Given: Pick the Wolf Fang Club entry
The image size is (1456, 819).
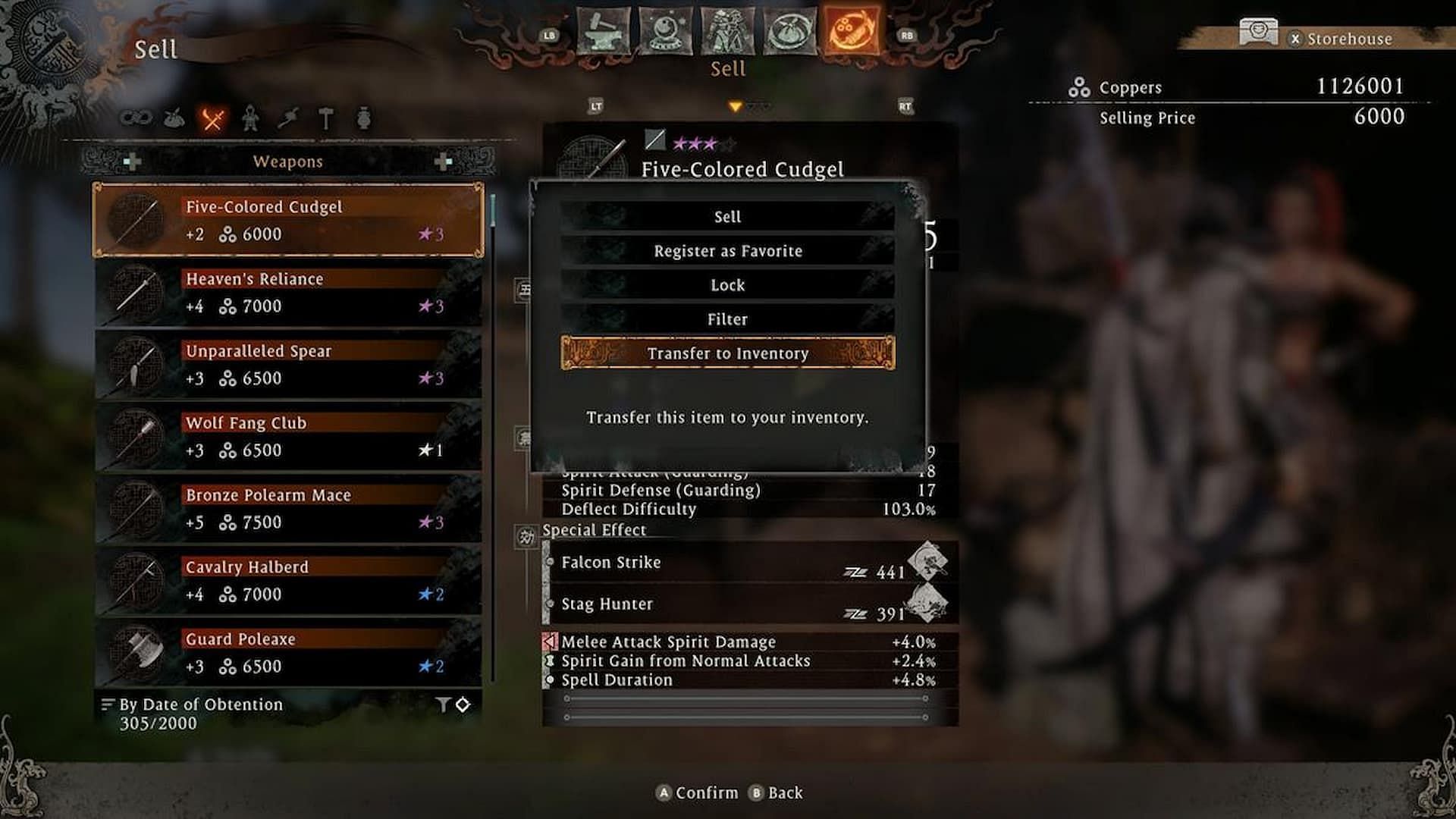Looking at the screenshot, I should tap(288, 437).
